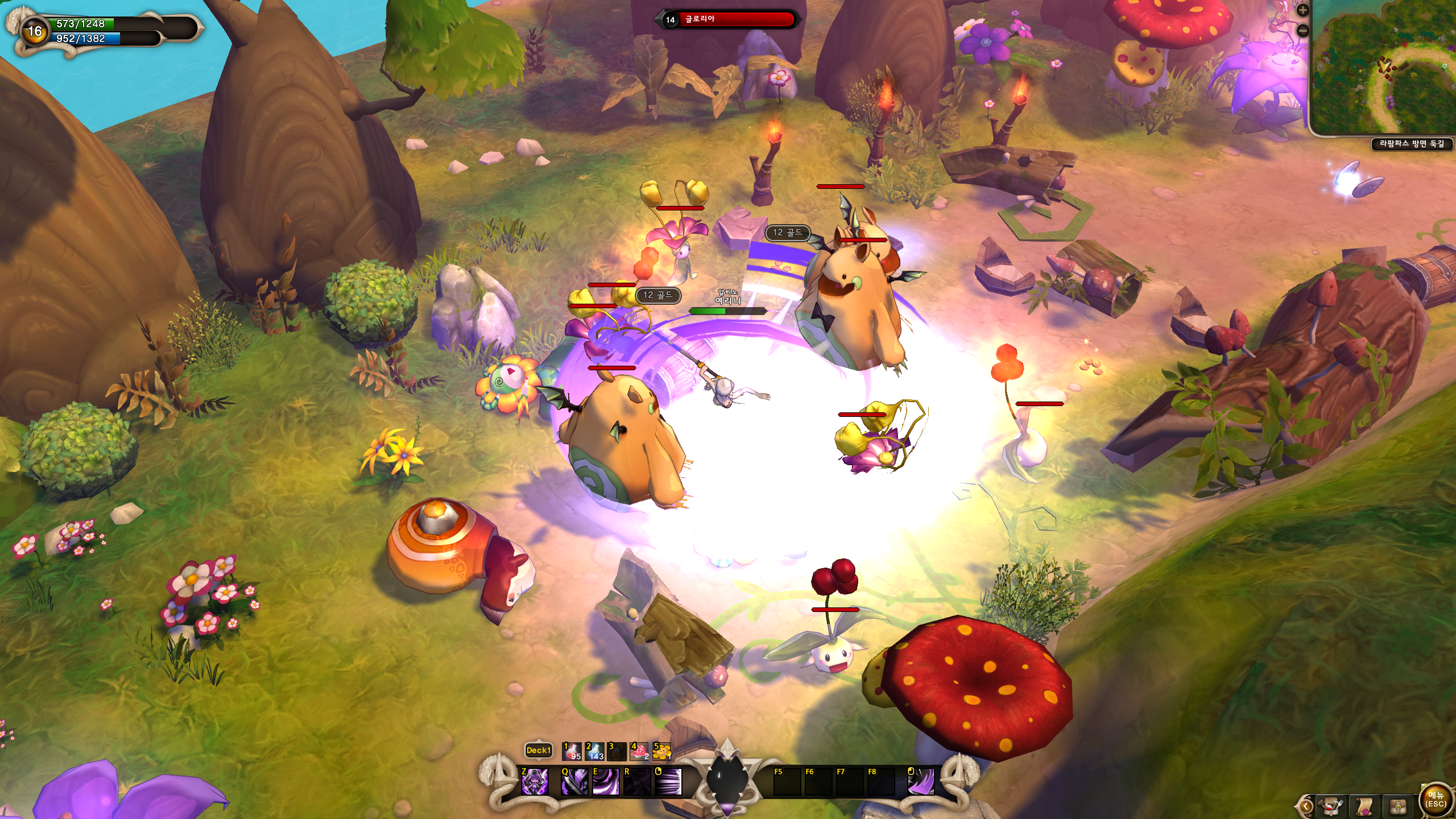Activate the Q blade slash skill
The height and width of the screenshot is (819, 1456).
click(x=574, y=781)
